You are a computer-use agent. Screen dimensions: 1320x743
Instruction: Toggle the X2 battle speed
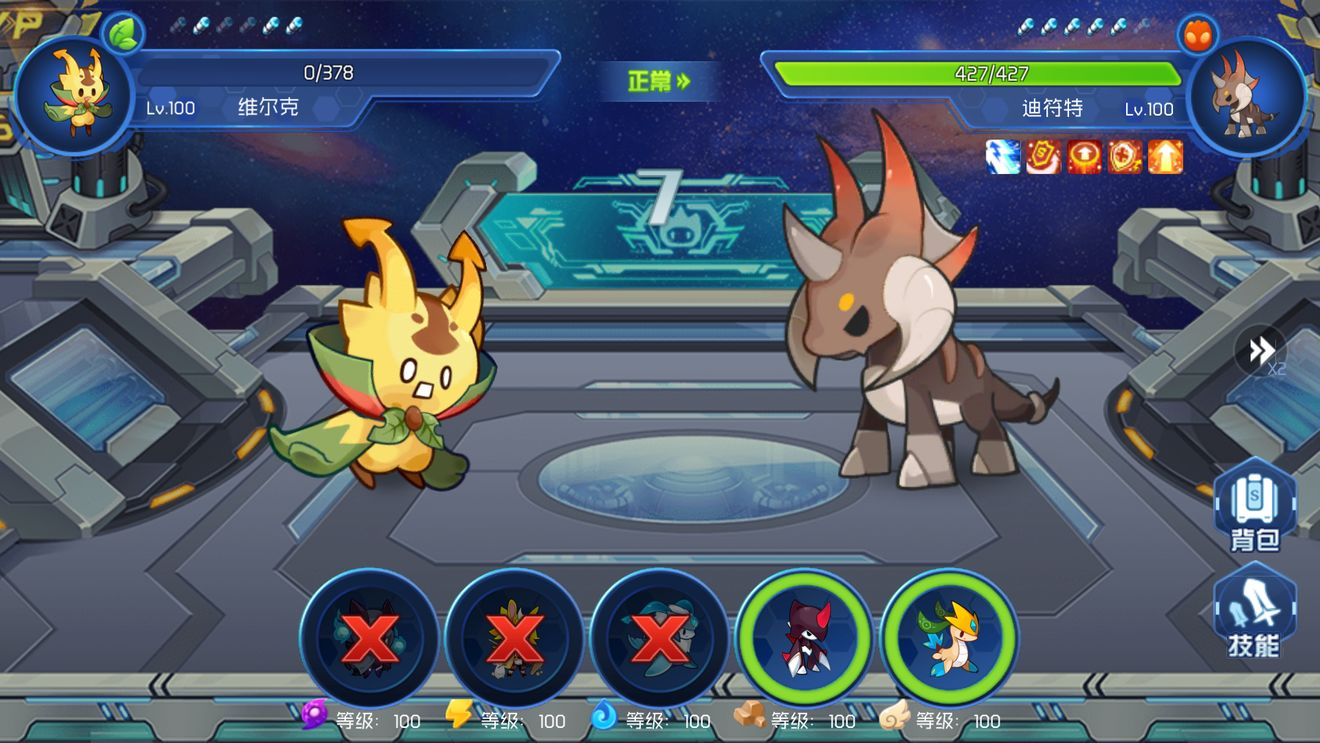tap(1261, 351)
